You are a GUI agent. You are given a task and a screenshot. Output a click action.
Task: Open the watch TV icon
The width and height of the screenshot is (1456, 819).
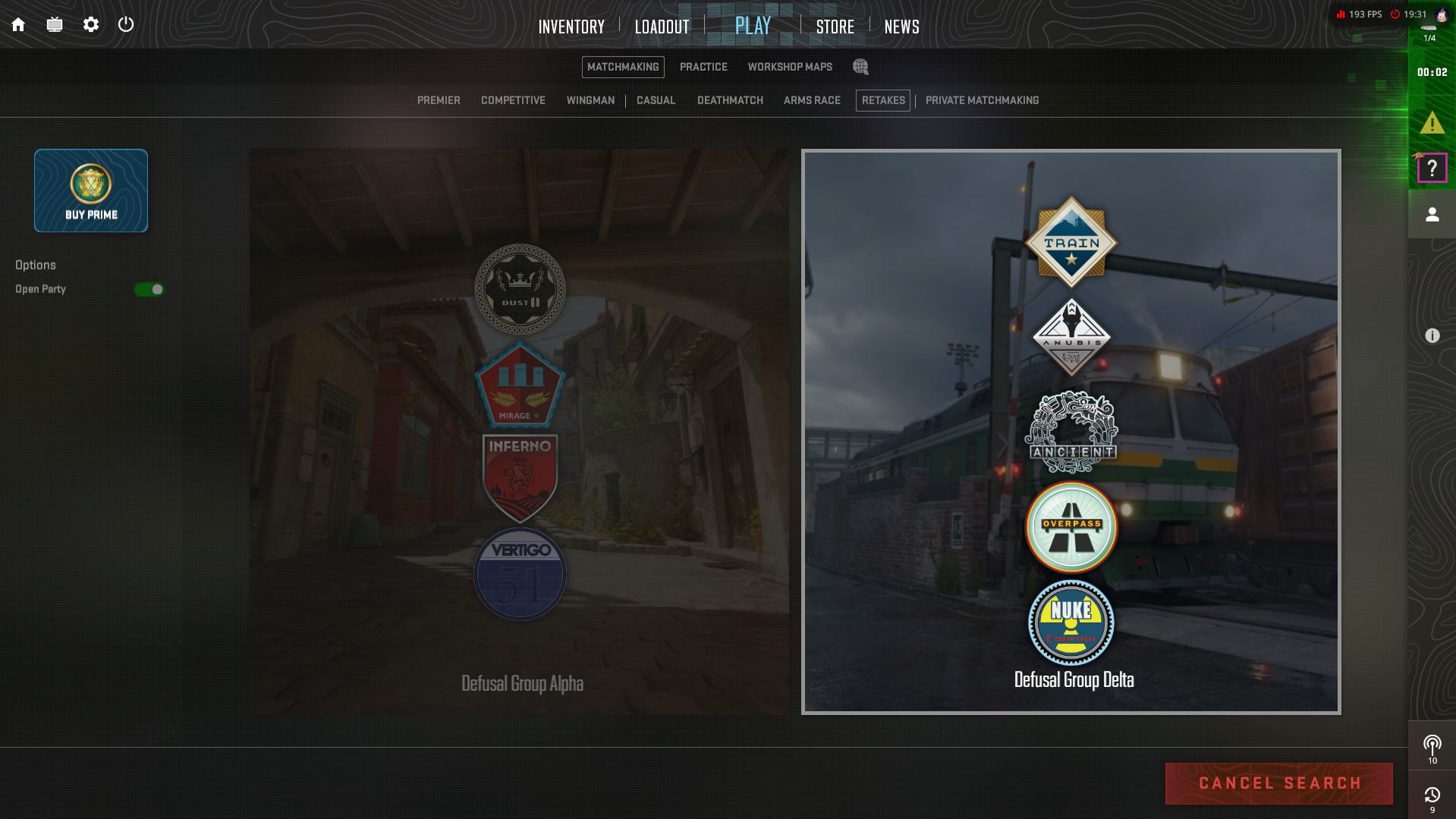tap(55, 25)
